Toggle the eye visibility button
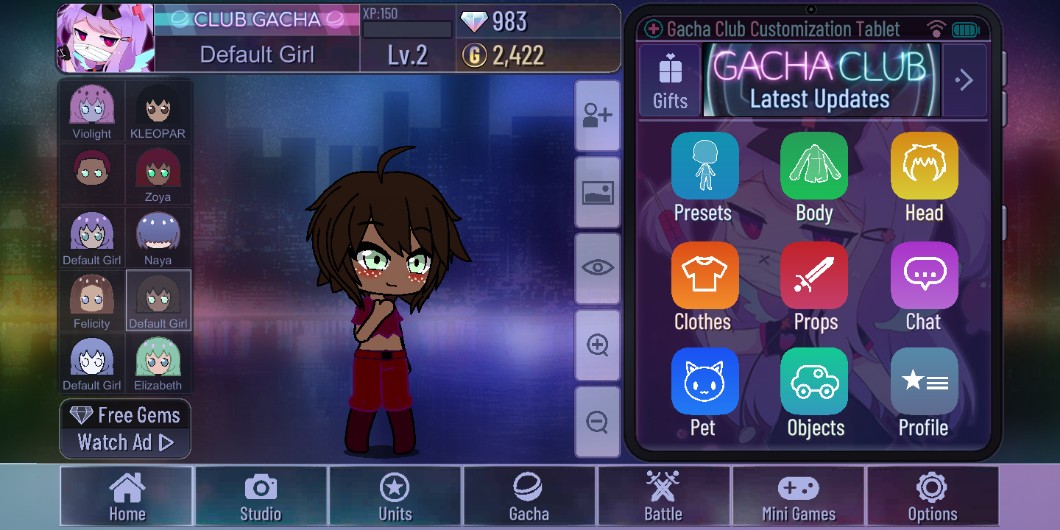The image size is (1060, 530). pos(598,268)
